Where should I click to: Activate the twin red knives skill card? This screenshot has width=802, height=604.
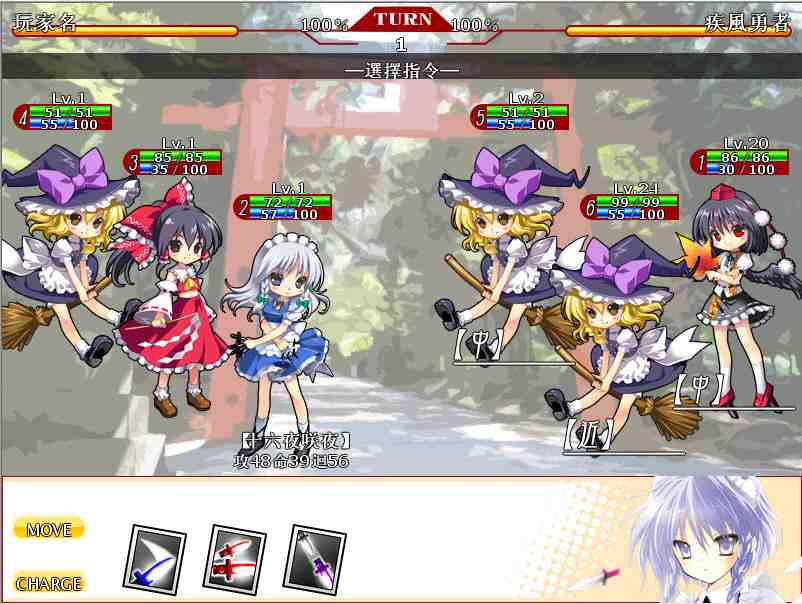click(235, 557)
